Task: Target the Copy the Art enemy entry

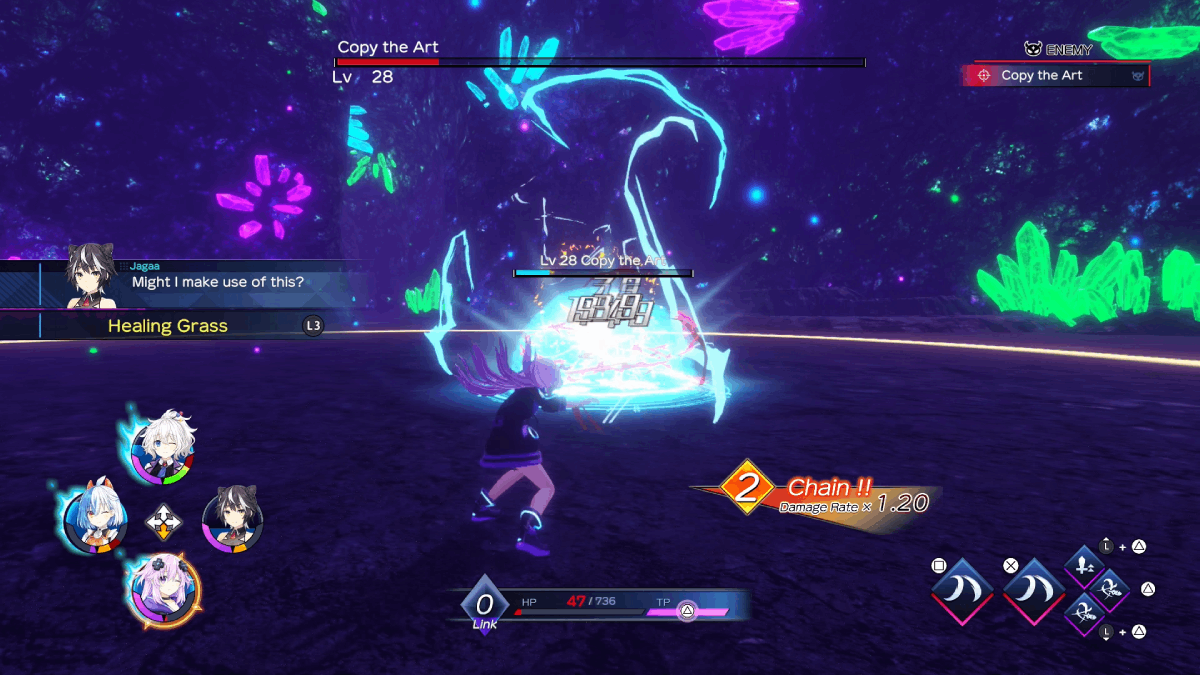Action: [1055, 75]
